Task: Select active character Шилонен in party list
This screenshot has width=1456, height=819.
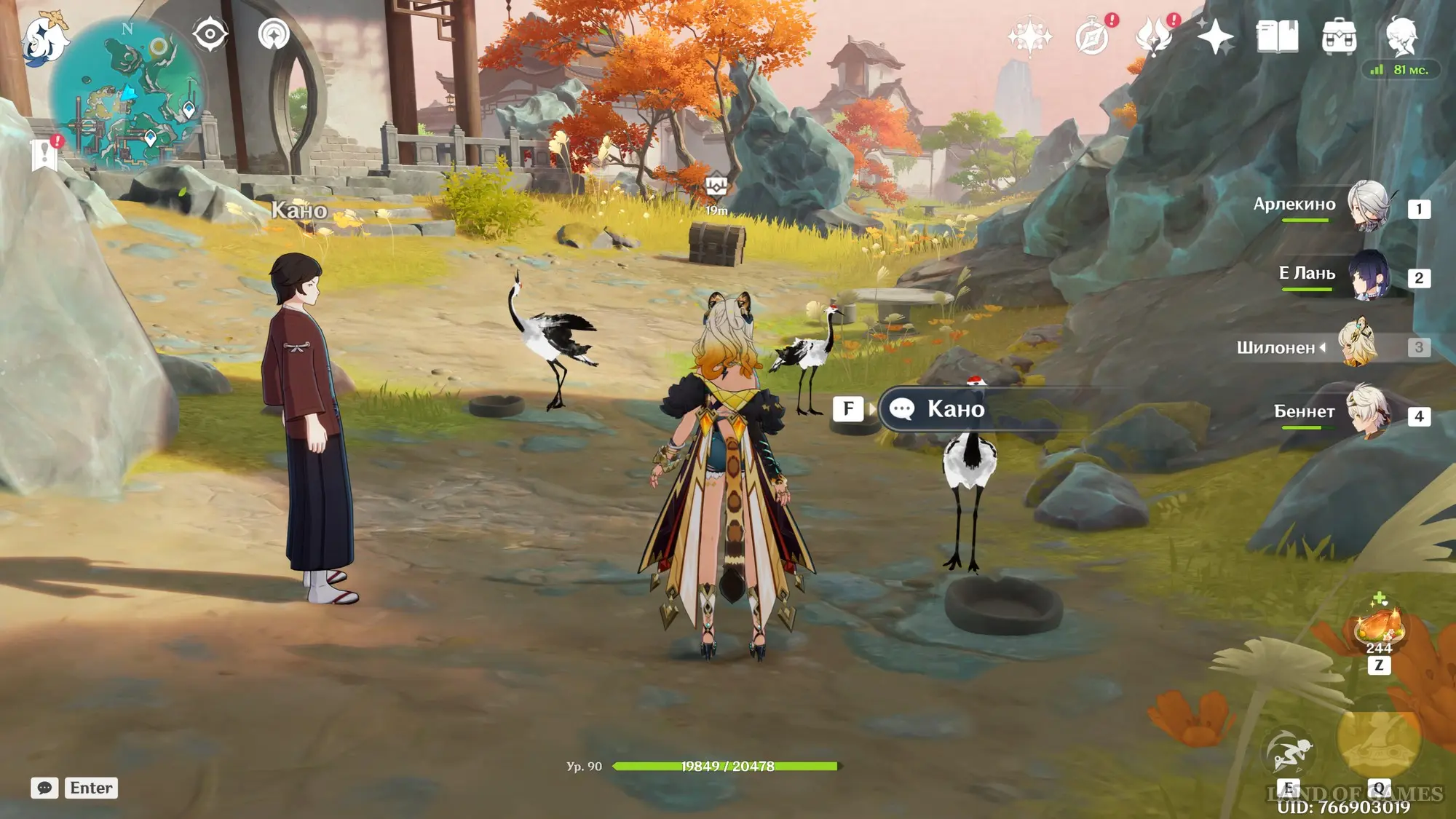Action: point(1358,345)
